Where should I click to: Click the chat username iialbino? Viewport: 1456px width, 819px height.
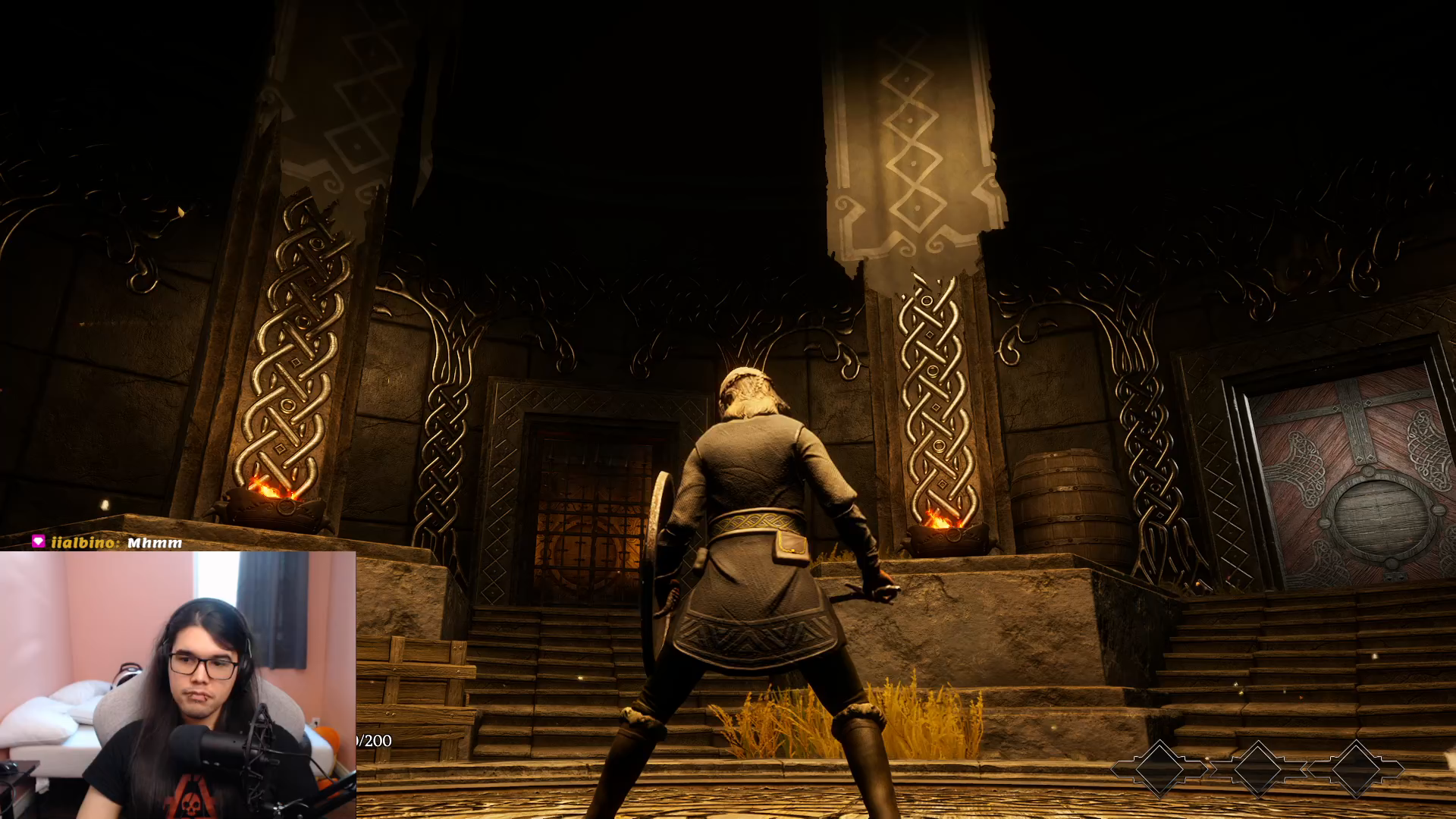pos(82,542)
